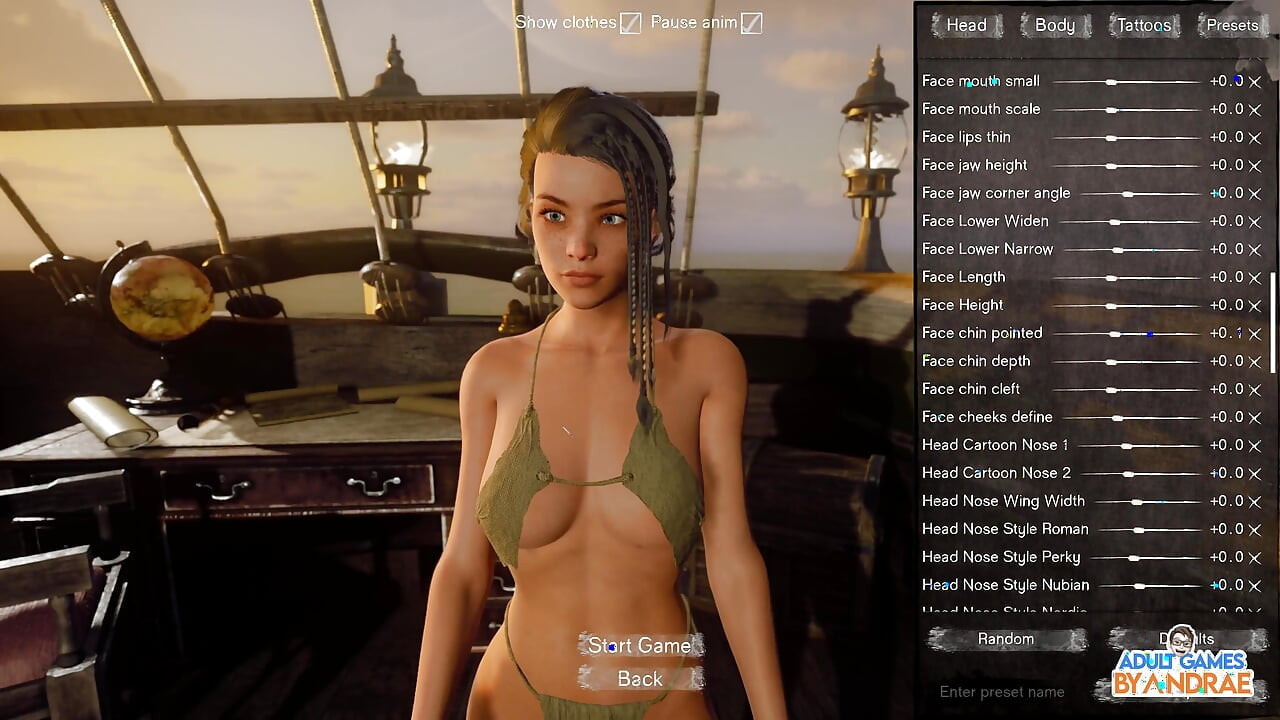Screen dimensions: 1280x720
Task: Set the Face Length slider
Action: [1111, 278]
